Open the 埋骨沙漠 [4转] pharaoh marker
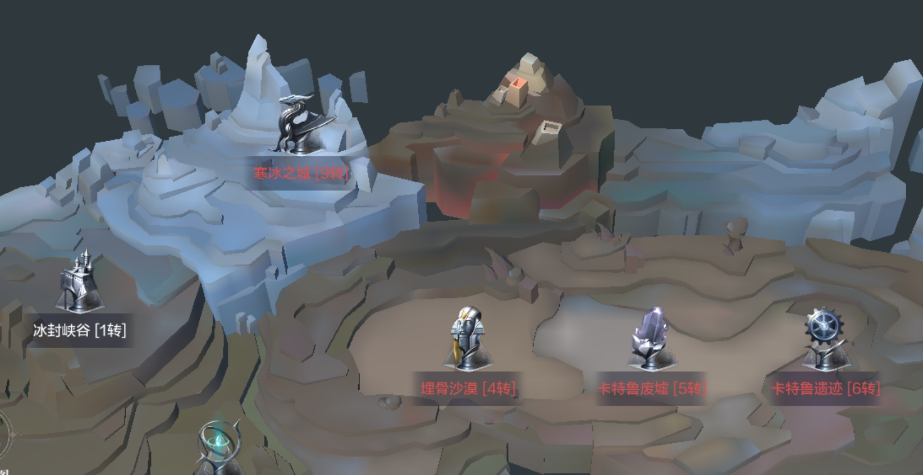The image size is (923, 475). [467, 340]
